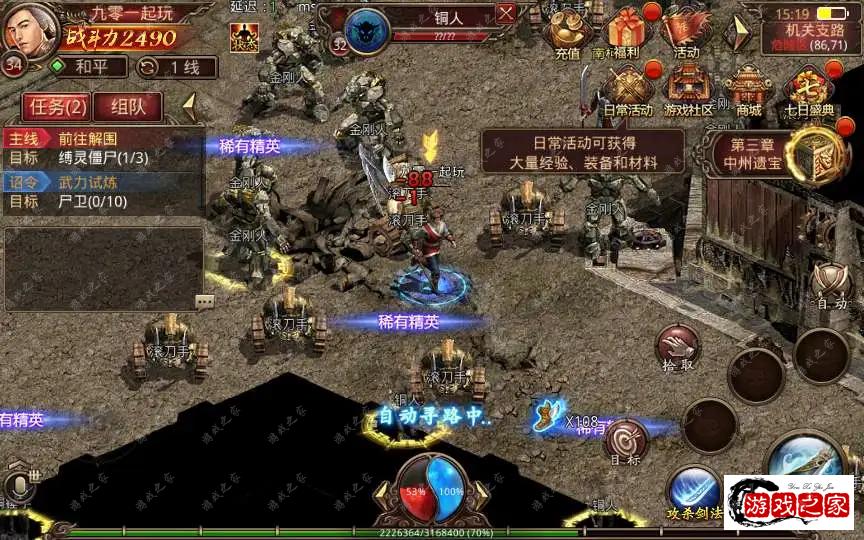Change the 1线 server line

[168, 67]
